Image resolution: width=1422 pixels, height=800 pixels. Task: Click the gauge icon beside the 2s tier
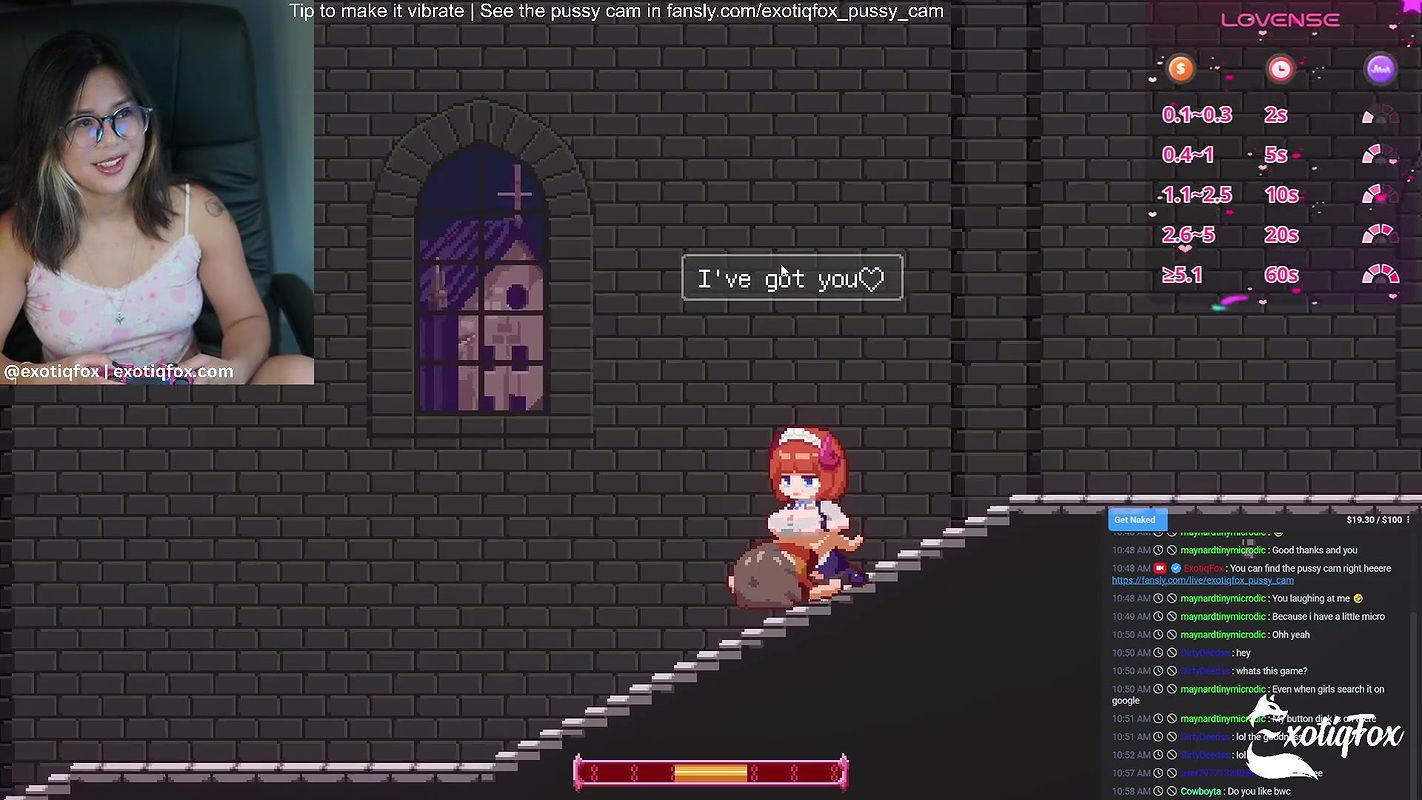coord(1380,114)
